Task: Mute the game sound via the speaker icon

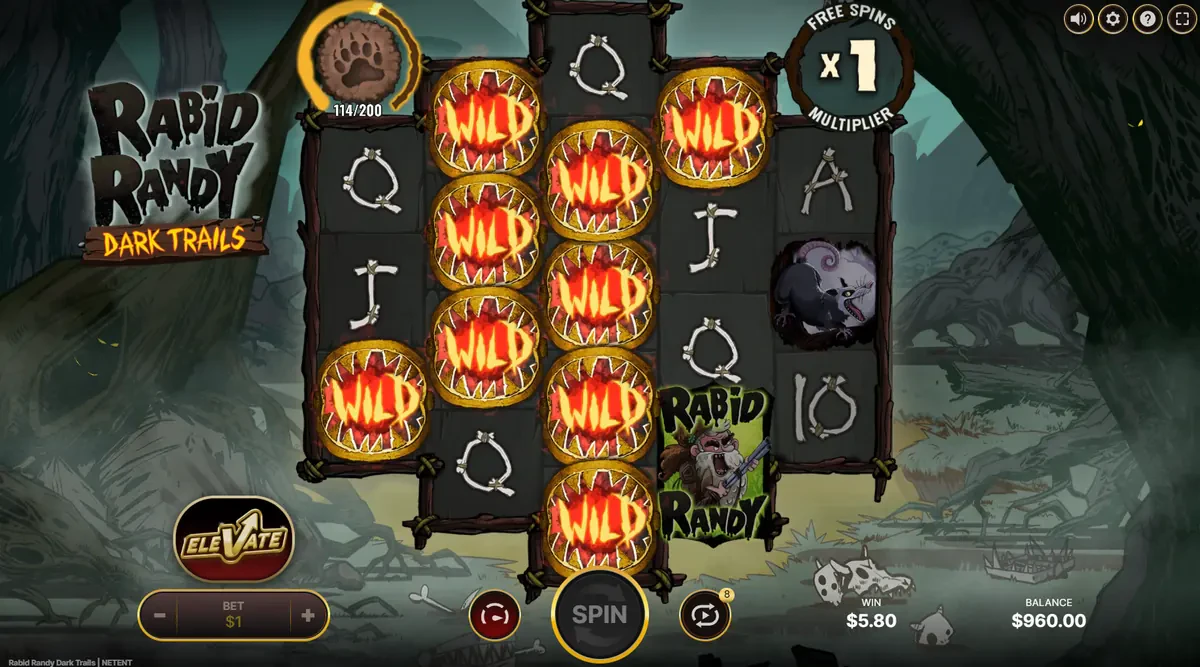Action: pos(1078,19)
